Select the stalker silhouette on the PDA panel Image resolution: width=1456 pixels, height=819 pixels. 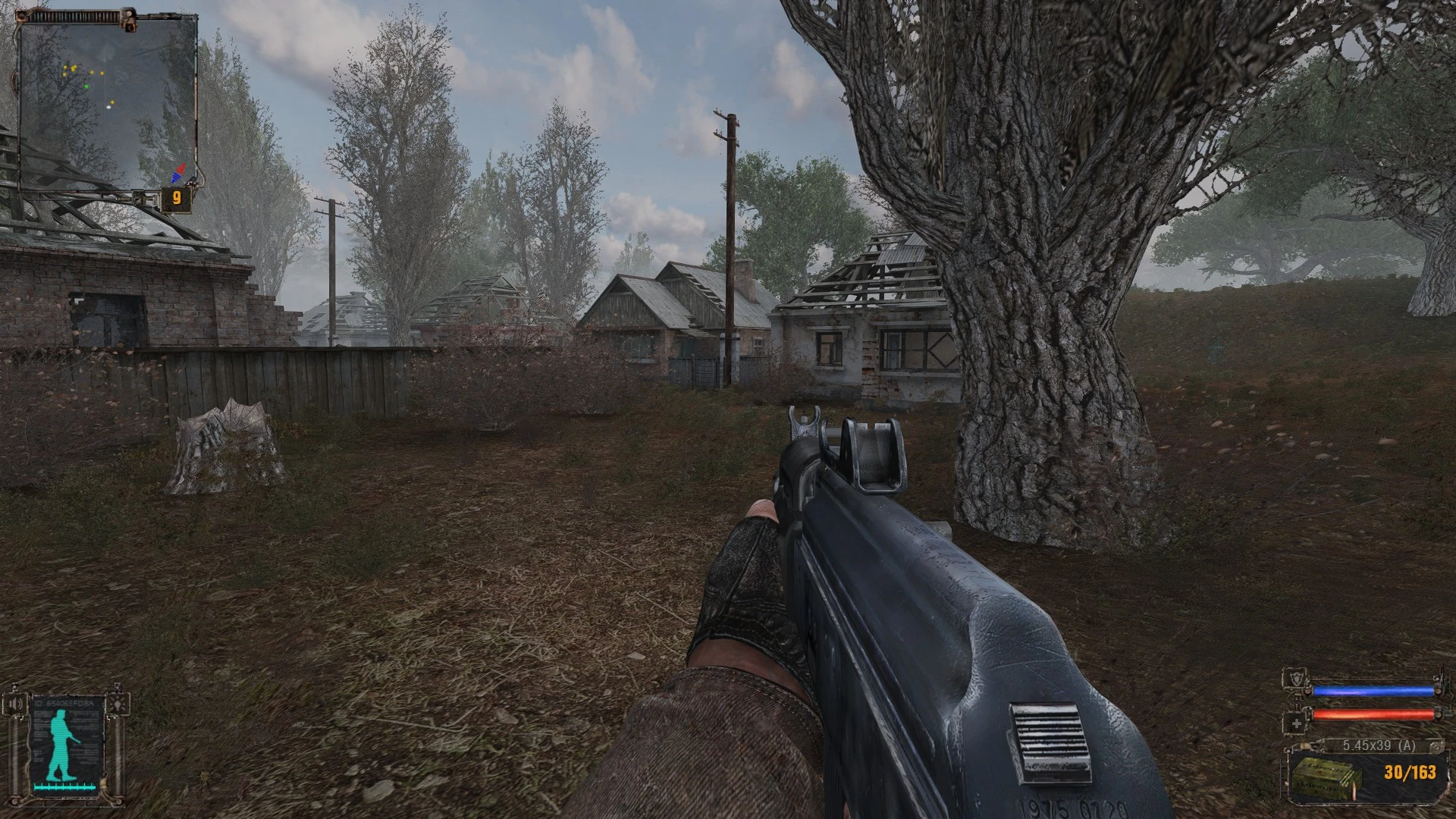[x=61, y=745]
